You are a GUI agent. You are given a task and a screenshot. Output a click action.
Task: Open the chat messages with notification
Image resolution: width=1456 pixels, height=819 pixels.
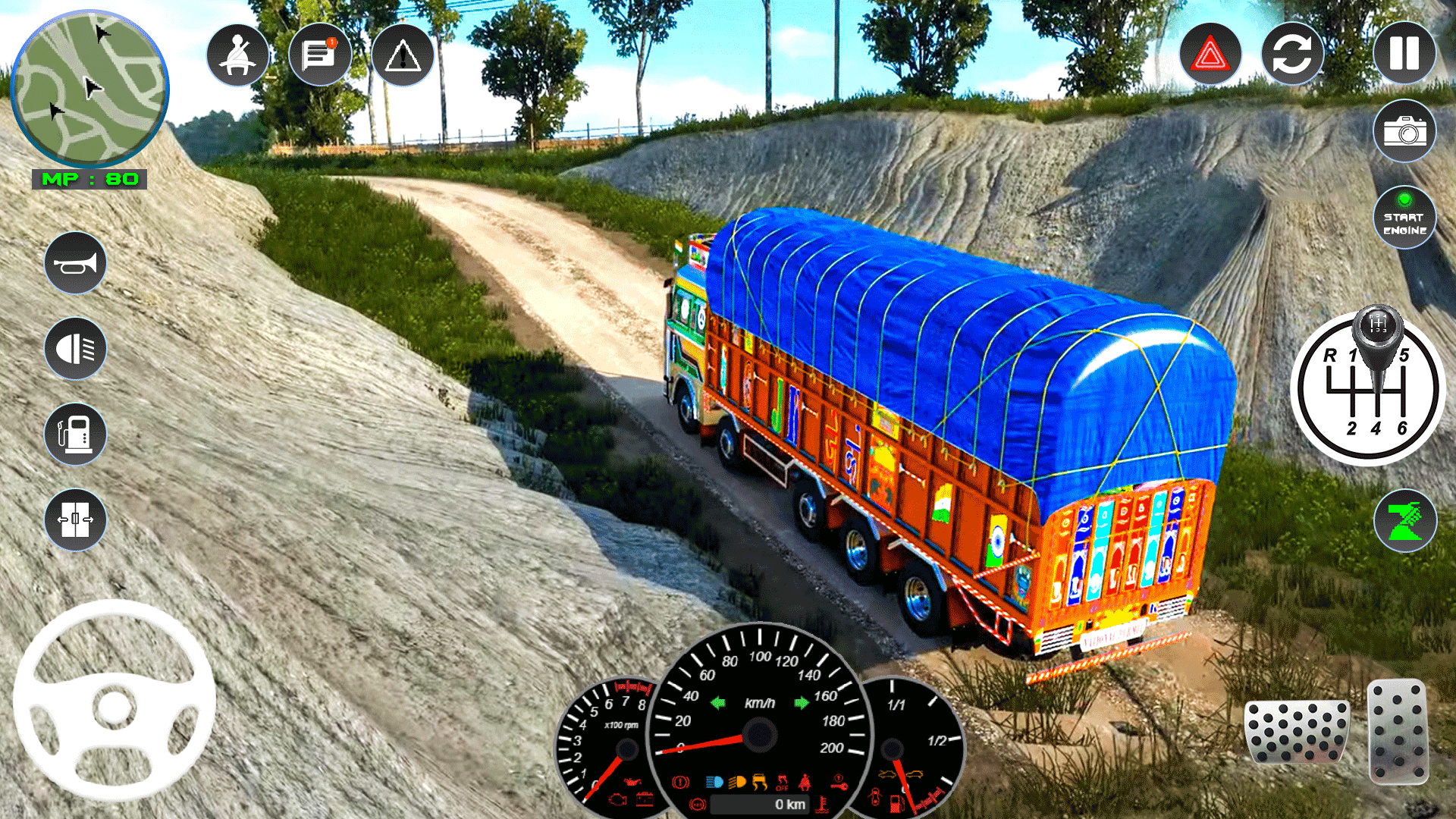(320, 55)
